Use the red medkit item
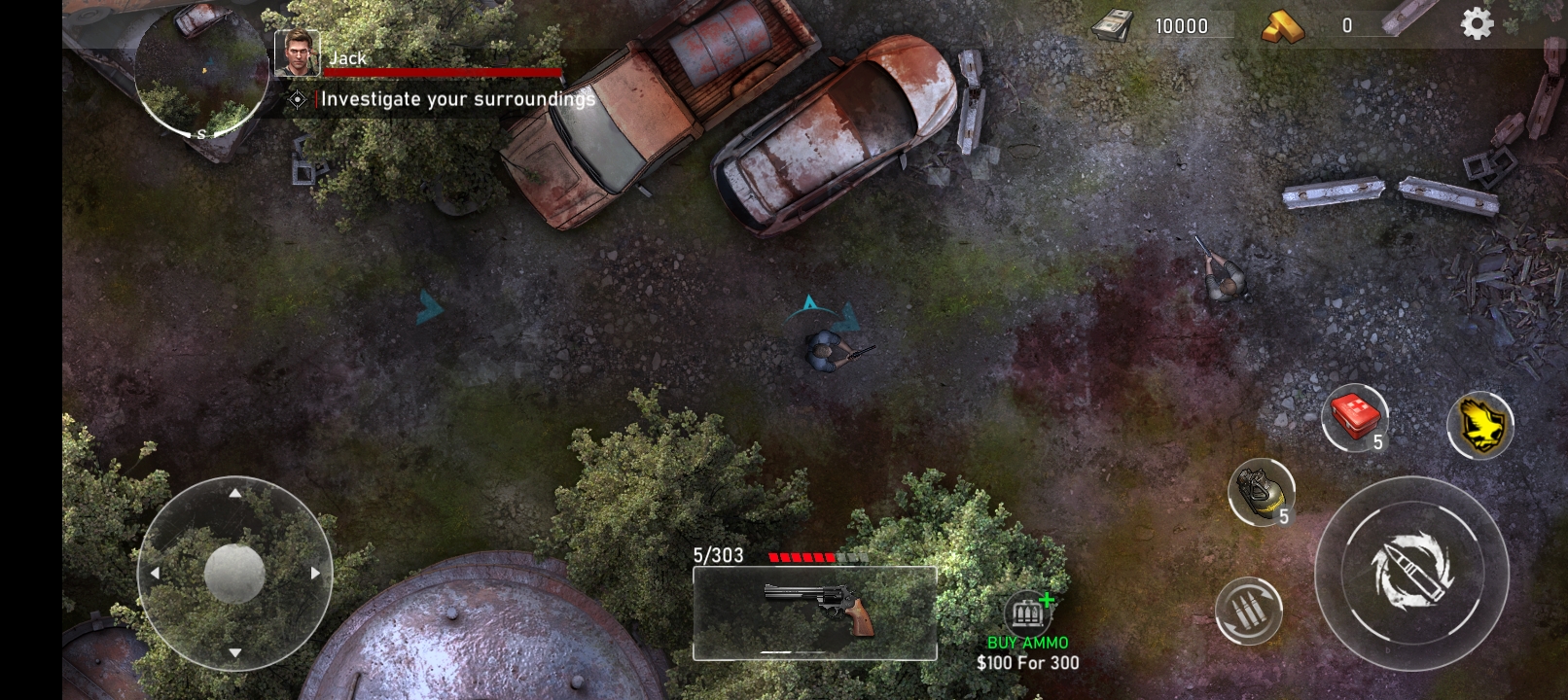Viewport: 1568px width, 700px height. point(1354,418)
